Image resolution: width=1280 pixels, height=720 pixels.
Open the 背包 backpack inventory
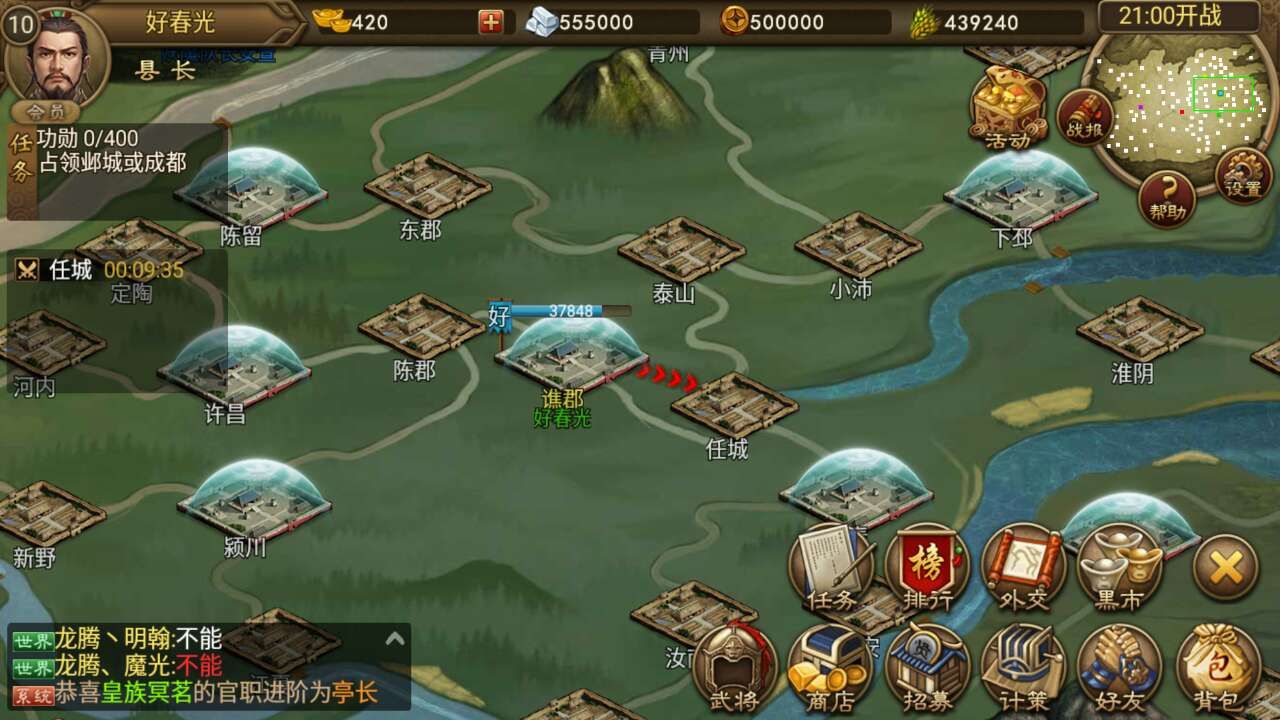pyautogui.click(x=1217, y=667)
